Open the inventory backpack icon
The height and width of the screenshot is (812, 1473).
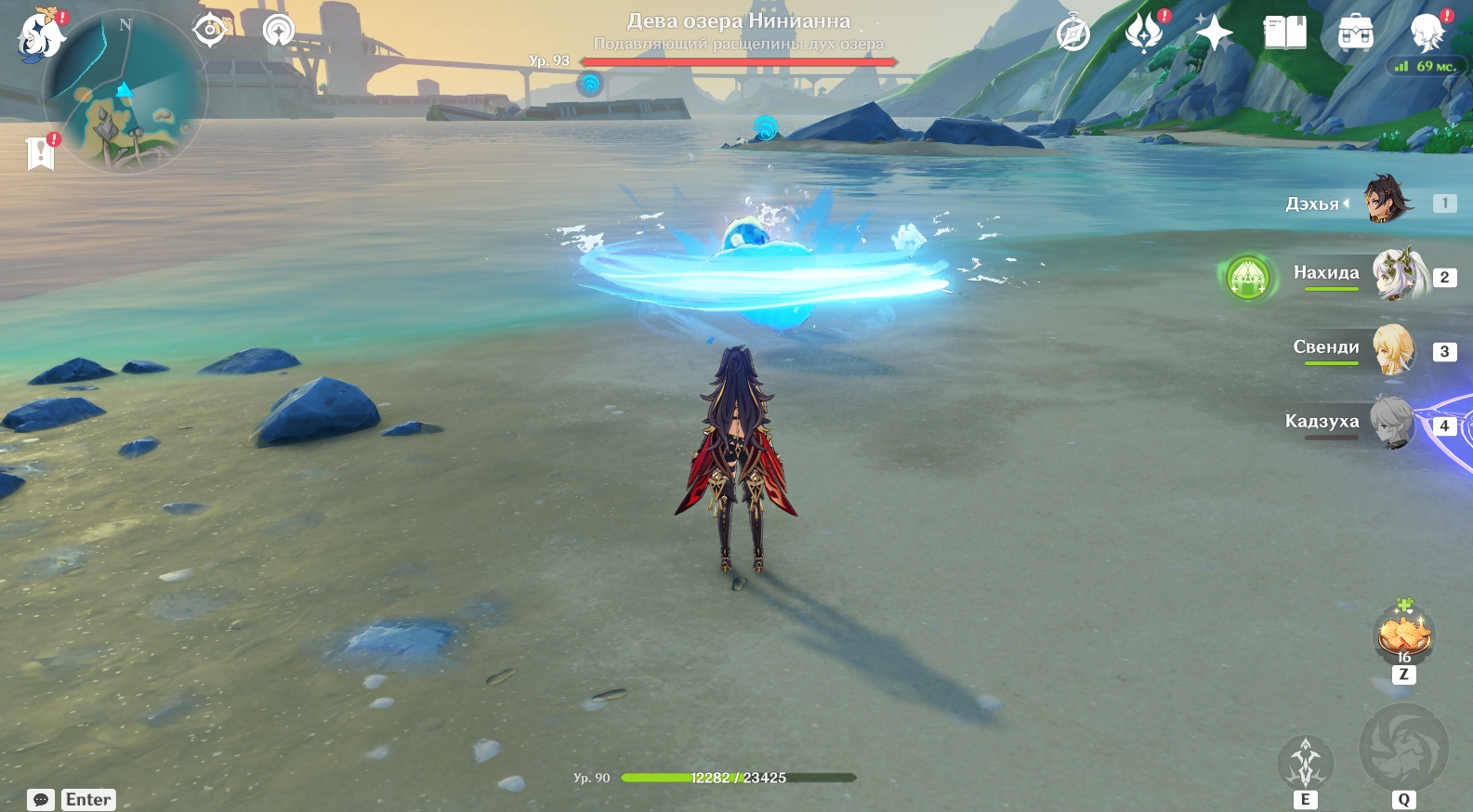(x=1355, y=33)
